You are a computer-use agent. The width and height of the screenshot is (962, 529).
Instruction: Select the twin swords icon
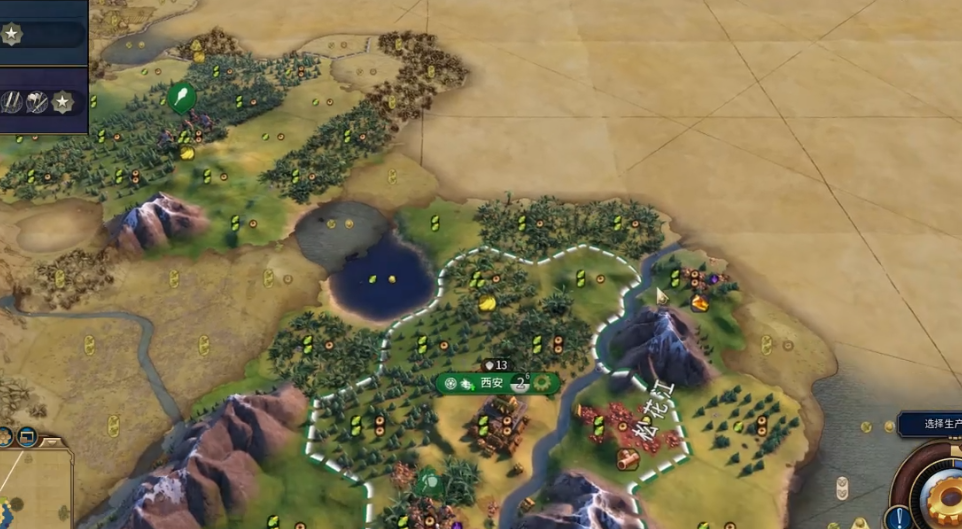click(x=13, y=101)
